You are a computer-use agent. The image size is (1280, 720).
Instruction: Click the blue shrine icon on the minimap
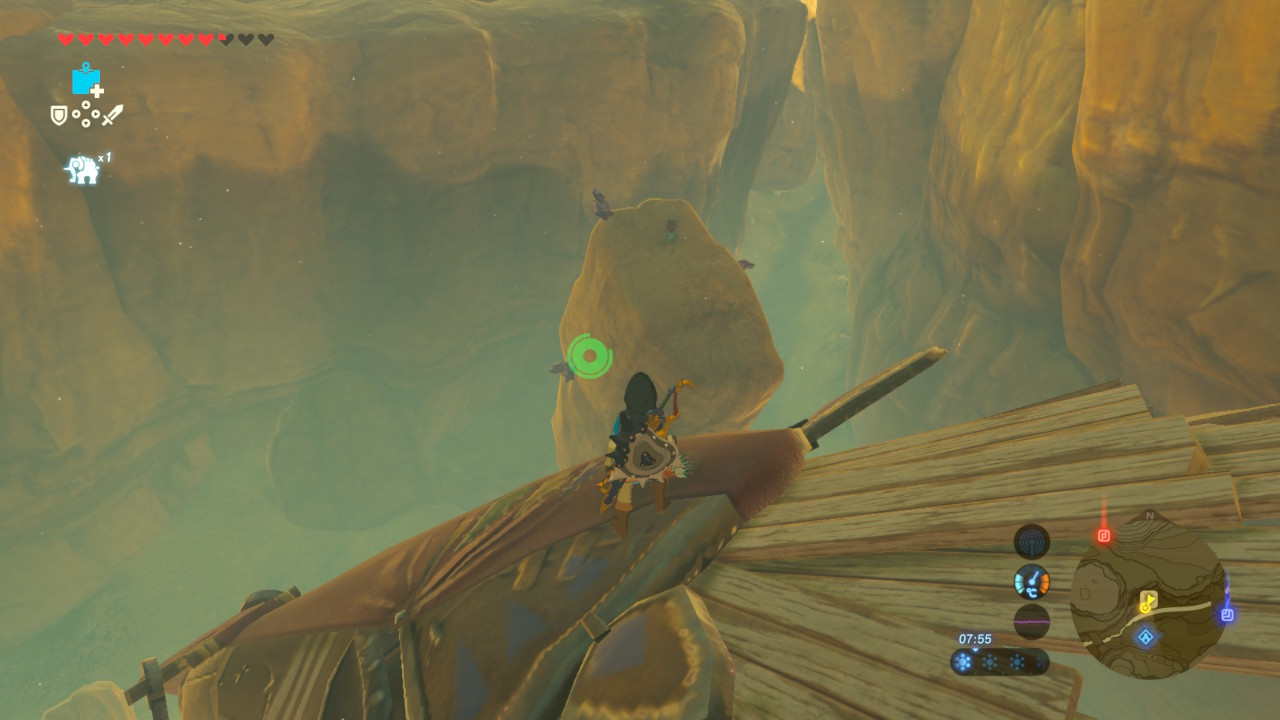[1145, 636]
